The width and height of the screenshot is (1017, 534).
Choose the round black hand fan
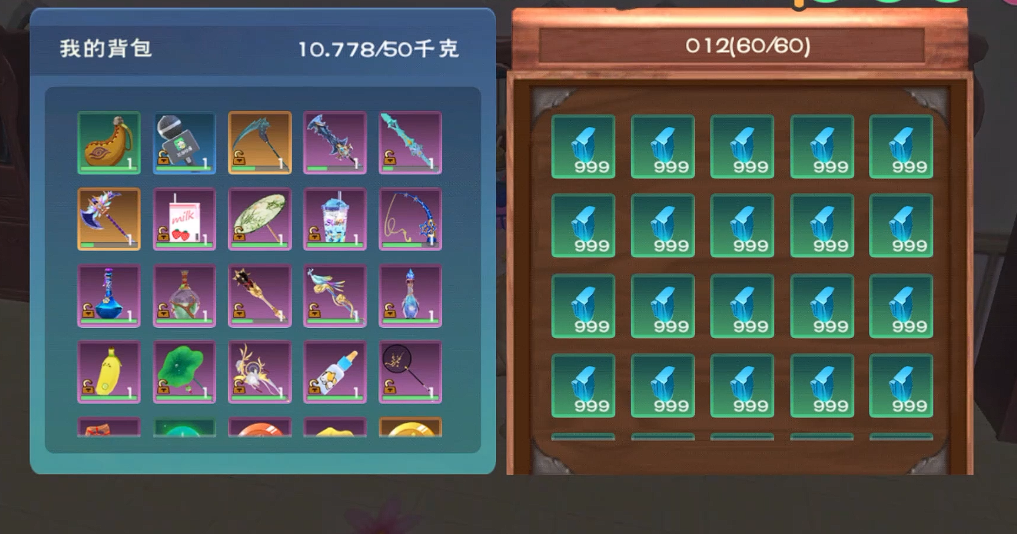pos(410,372)
